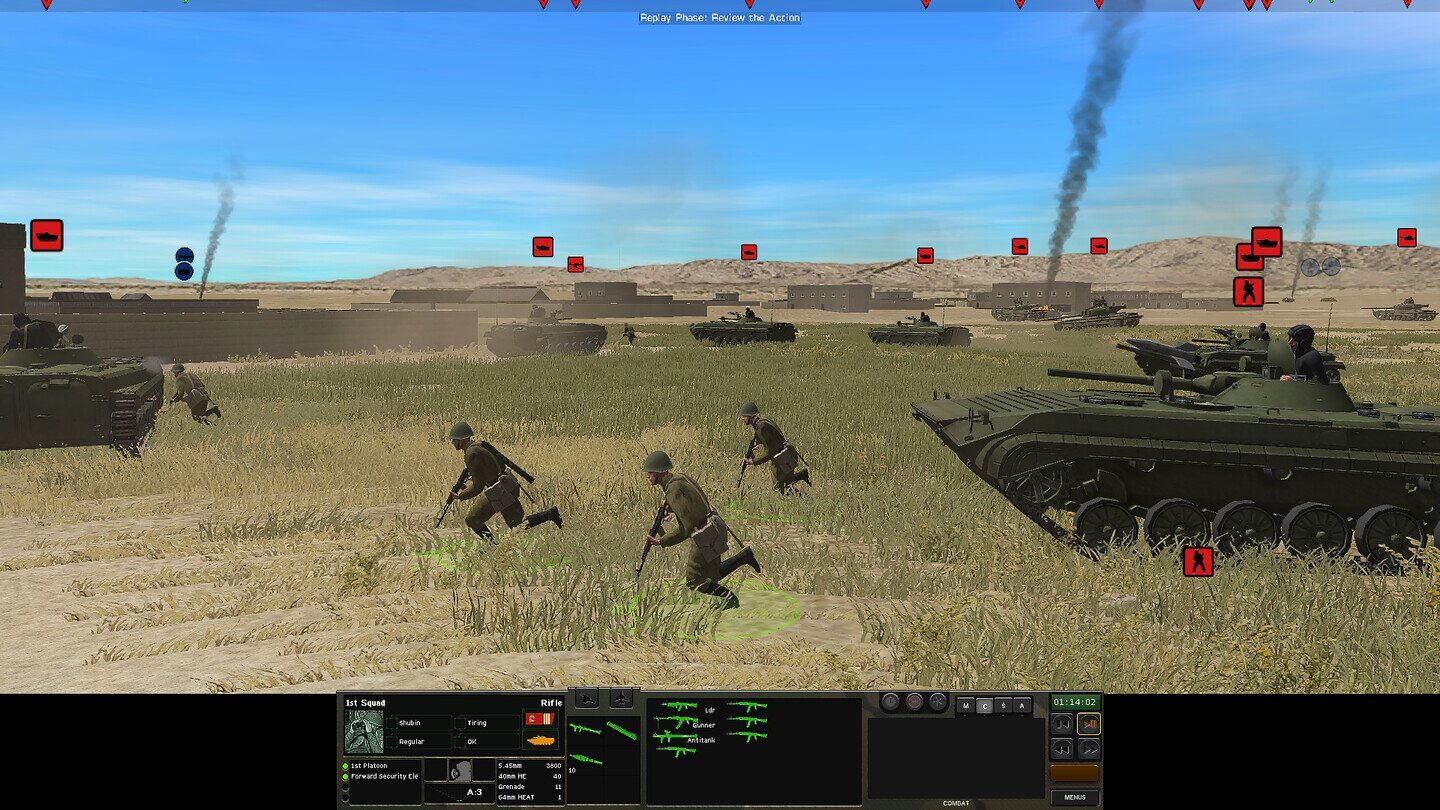Select the fixed-wing air support icon
Viewport: 1440px width, 810px height.
[621, 699]
